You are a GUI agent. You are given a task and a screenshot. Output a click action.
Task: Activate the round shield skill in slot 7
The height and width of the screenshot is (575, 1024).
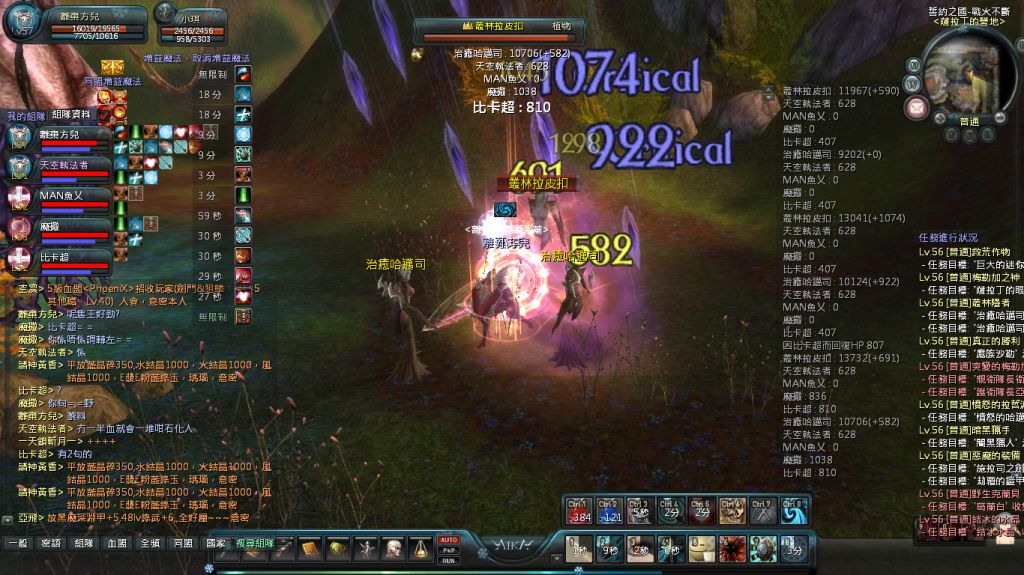[x=764, y=548]
